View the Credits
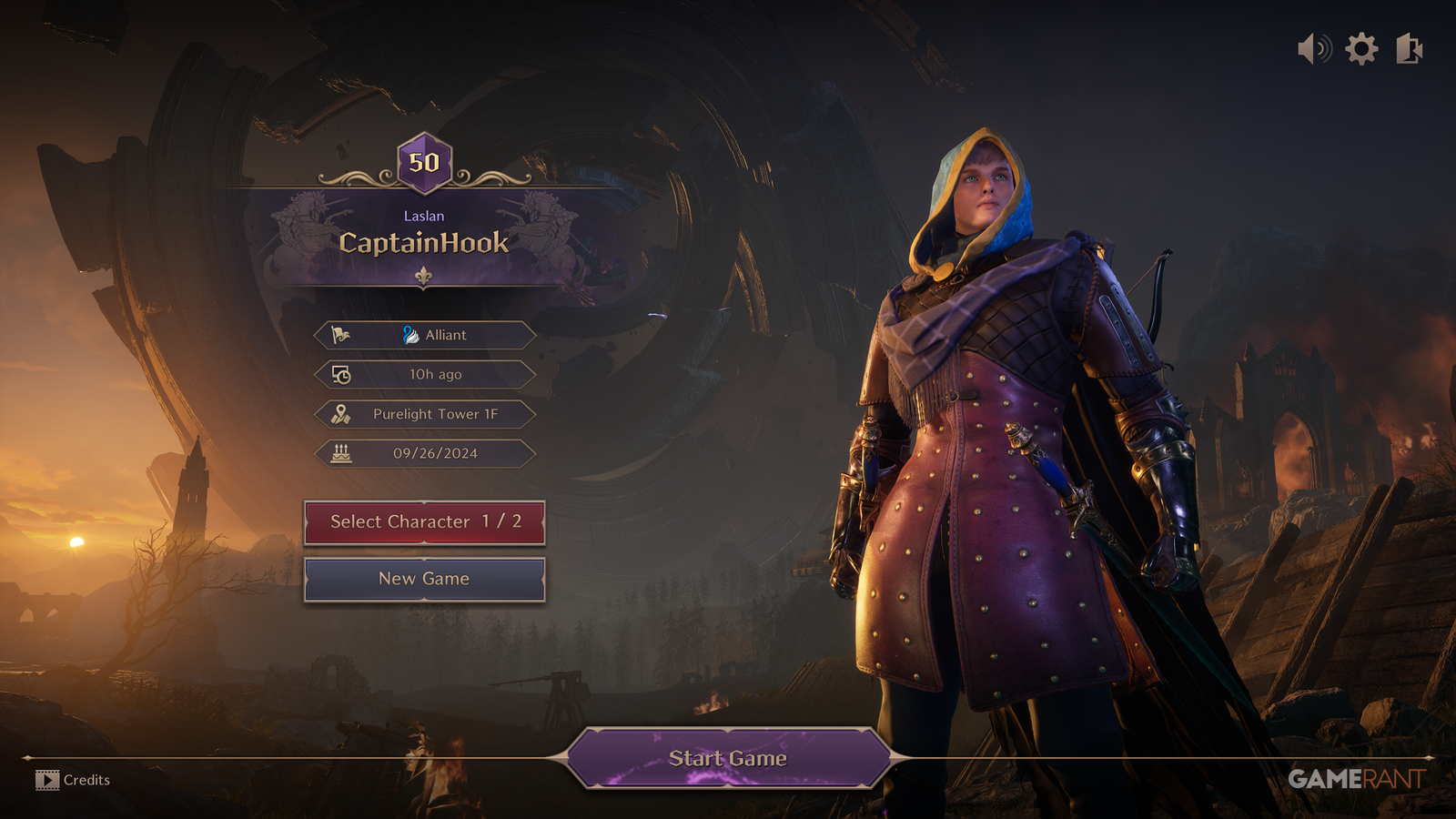The height and width of the screenshot is (819, 1456). [74, 780]
